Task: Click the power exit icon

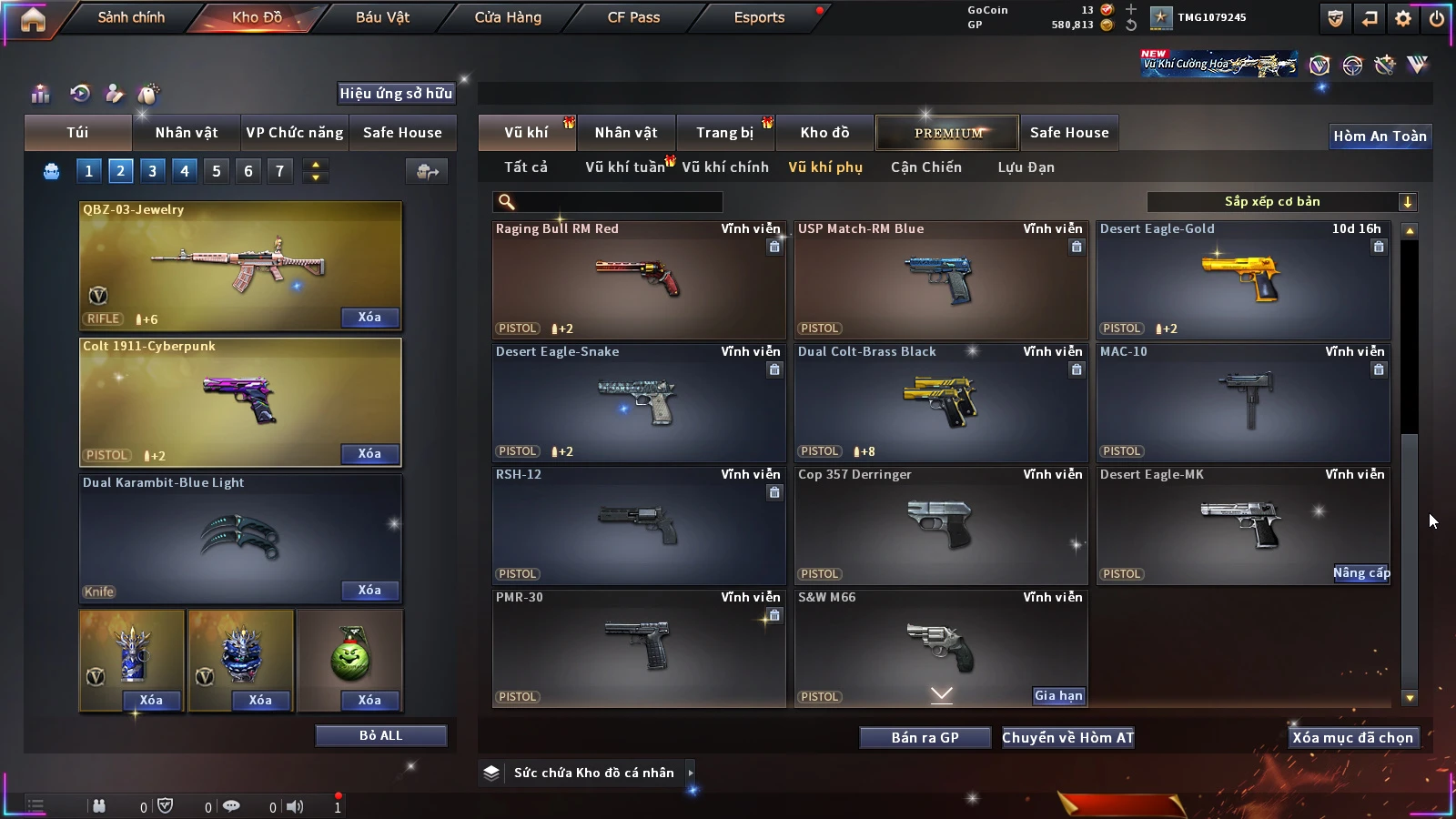Action: tap(1437, 18)
